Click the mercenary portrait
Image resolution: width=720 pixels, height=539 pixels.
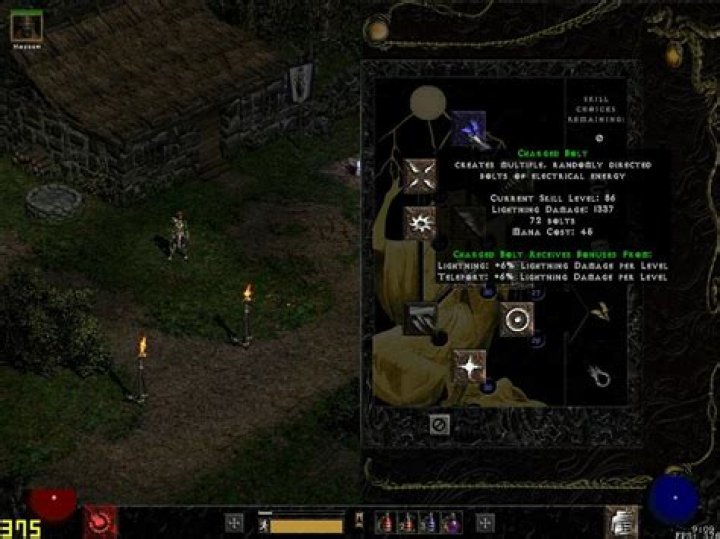(25, 26)
